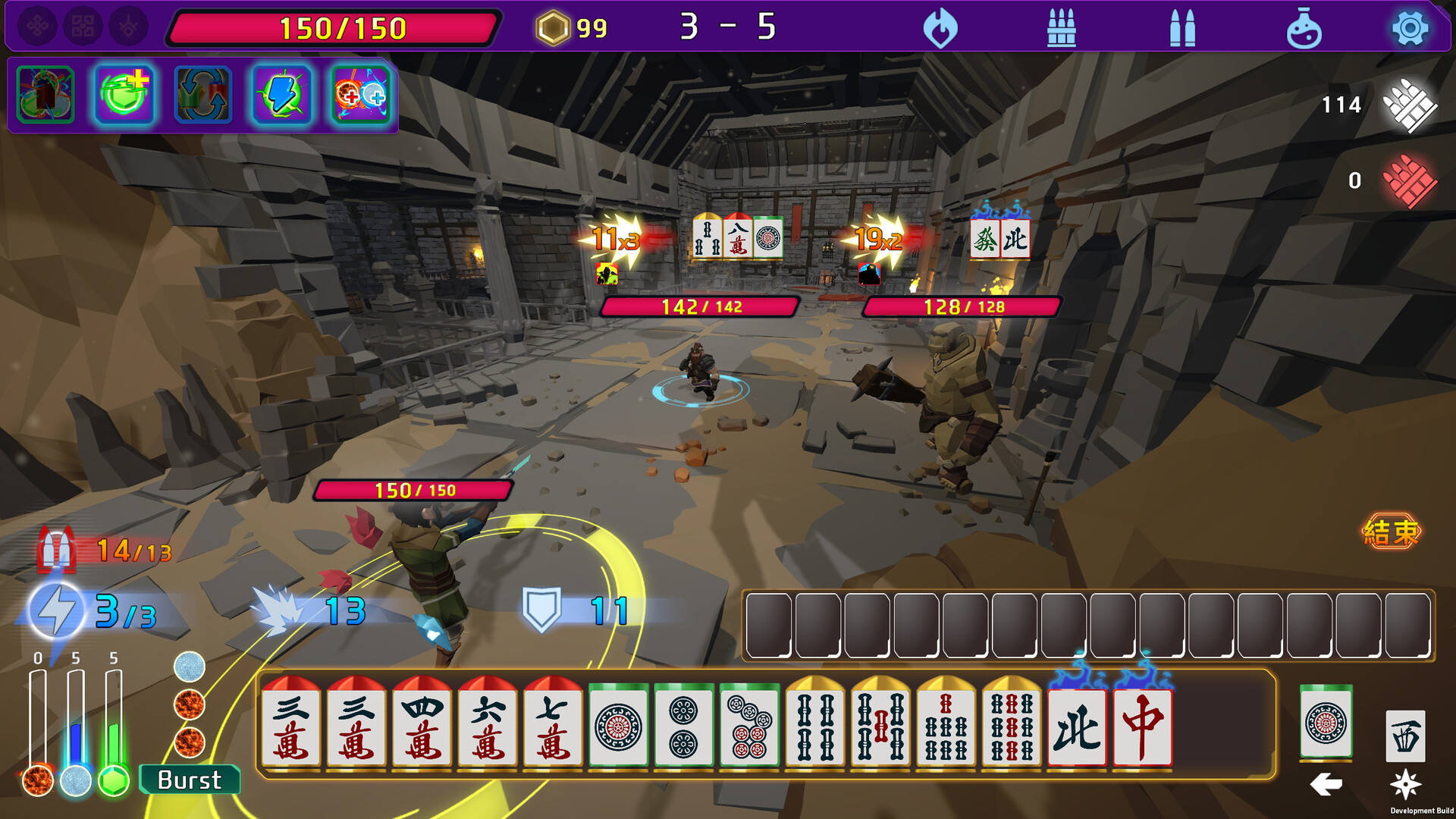The height and width of the screenshot is (819, 1456).
Task: Click the End turn button (結束)
Action: [x=1391, y=532]
